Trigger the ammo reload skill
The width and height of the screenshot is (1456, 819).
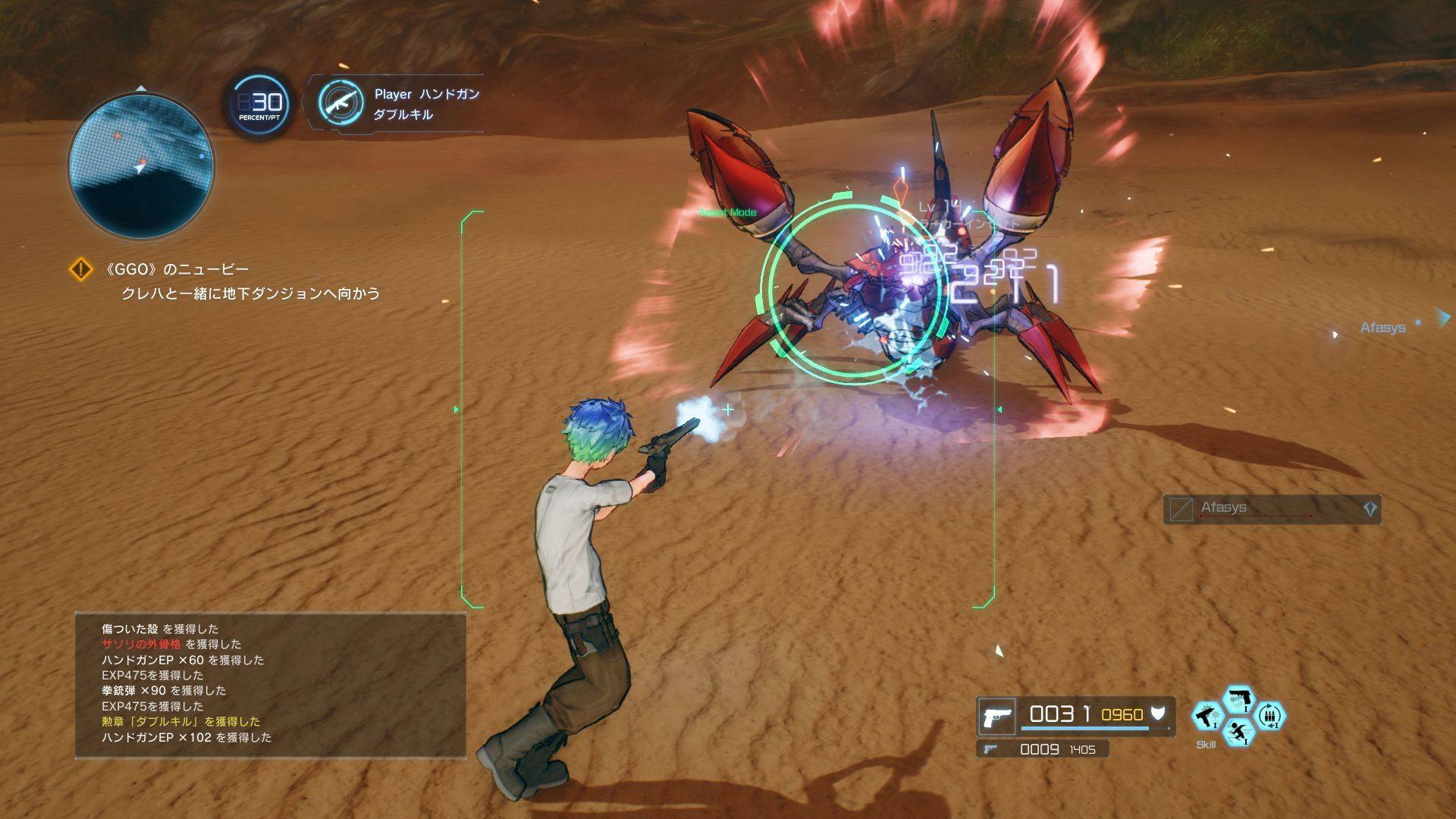pos(1270,716)
